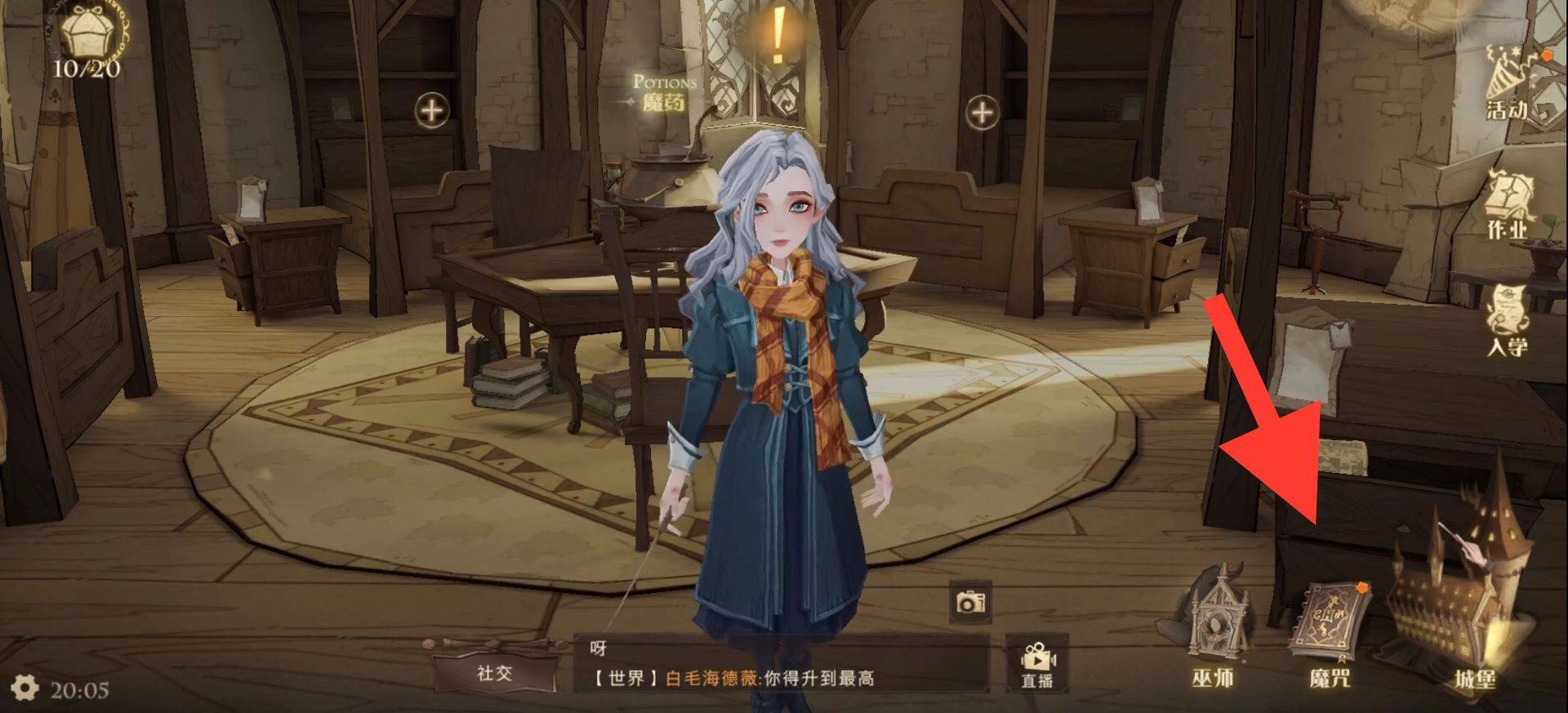
Task: Open the settings gear at bottom left
Action: 24,688
